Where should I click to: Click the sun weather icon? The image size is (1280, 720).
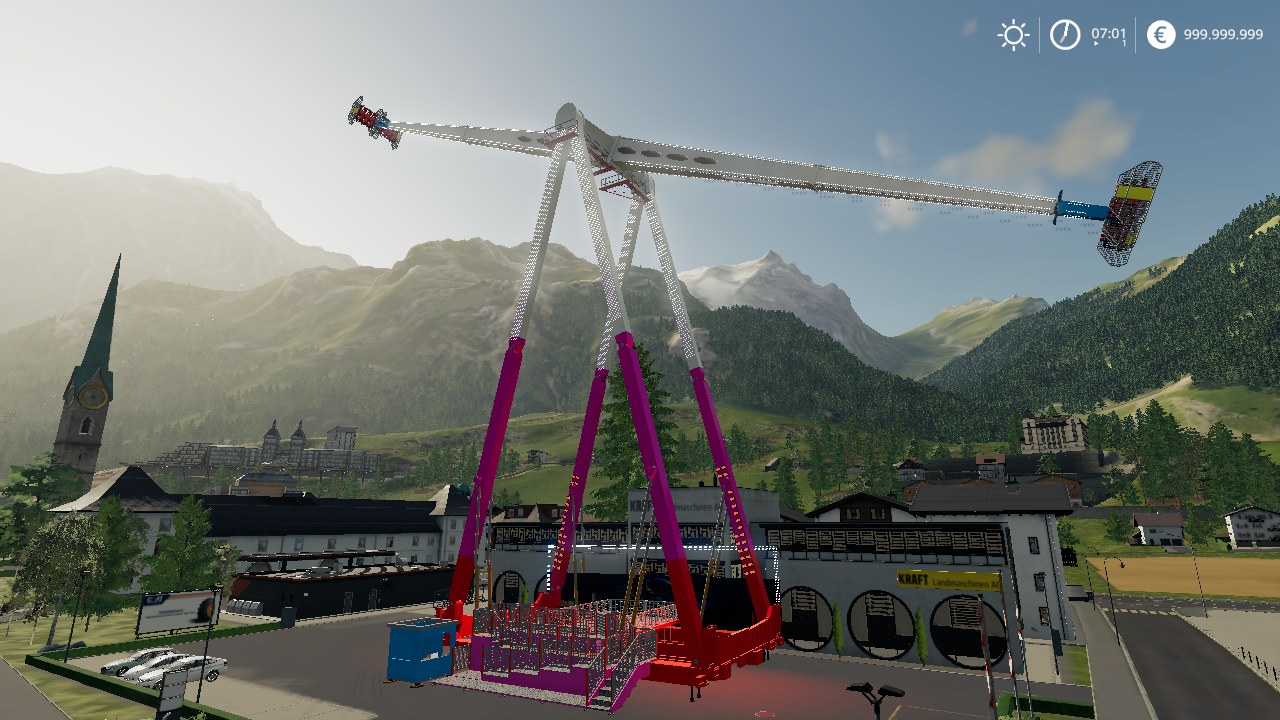(x=1013, y=34)
